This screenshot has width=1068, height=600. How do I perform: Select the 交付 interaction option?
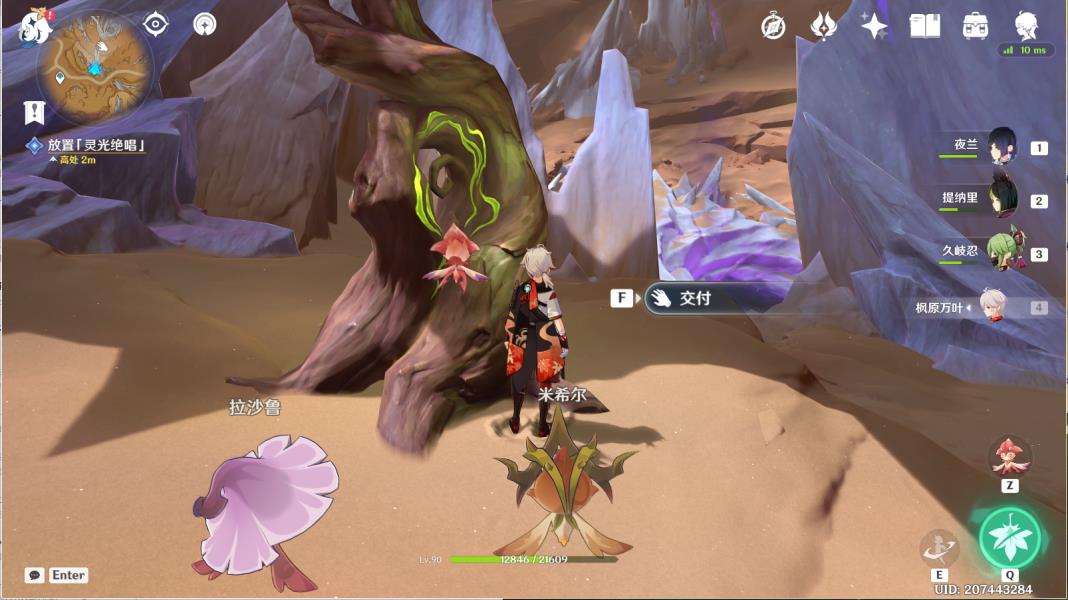[x=695, y=298]
